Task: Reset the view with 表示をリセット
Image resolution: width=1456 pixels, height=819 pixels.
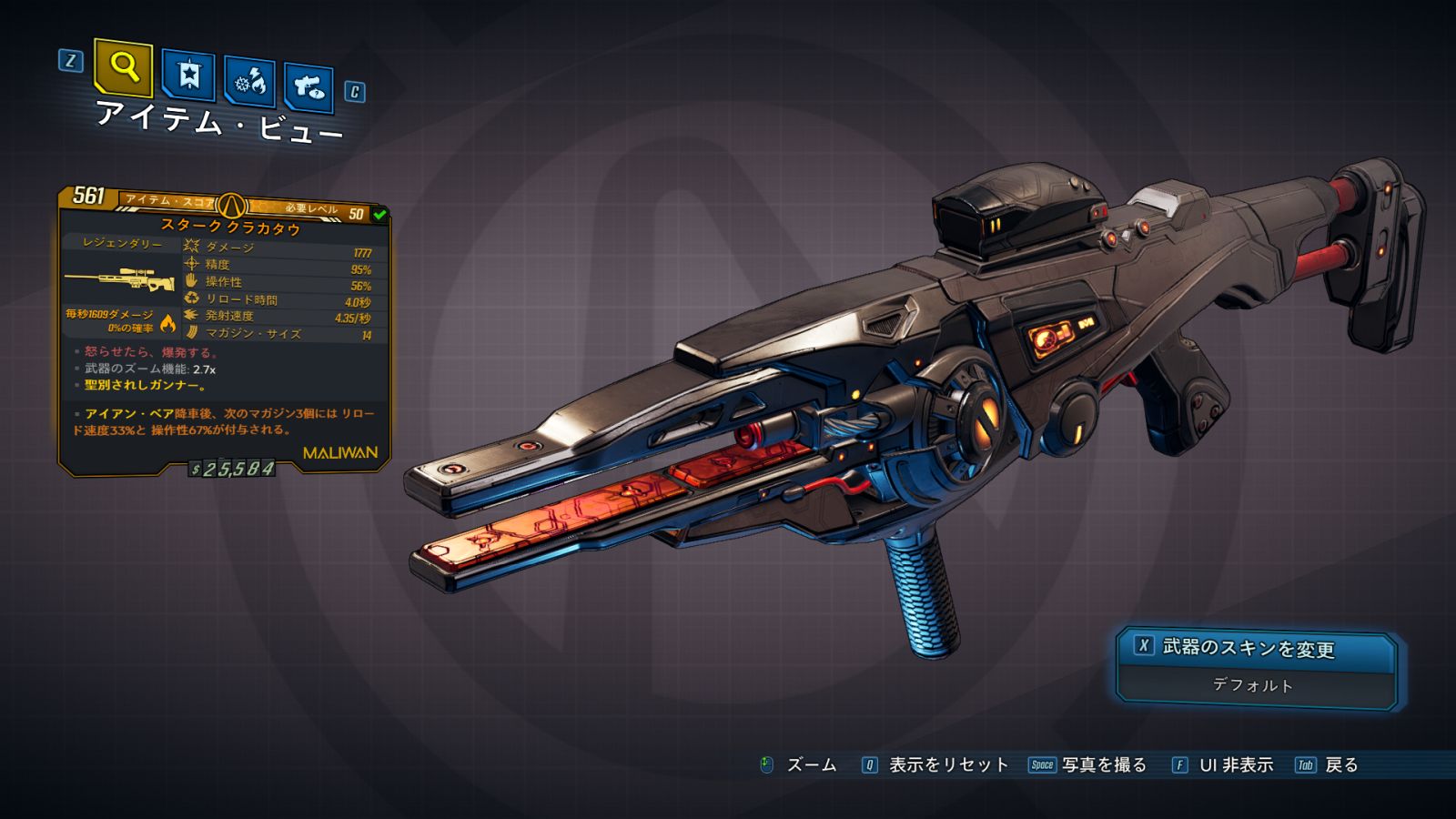Action: point(947,765)
